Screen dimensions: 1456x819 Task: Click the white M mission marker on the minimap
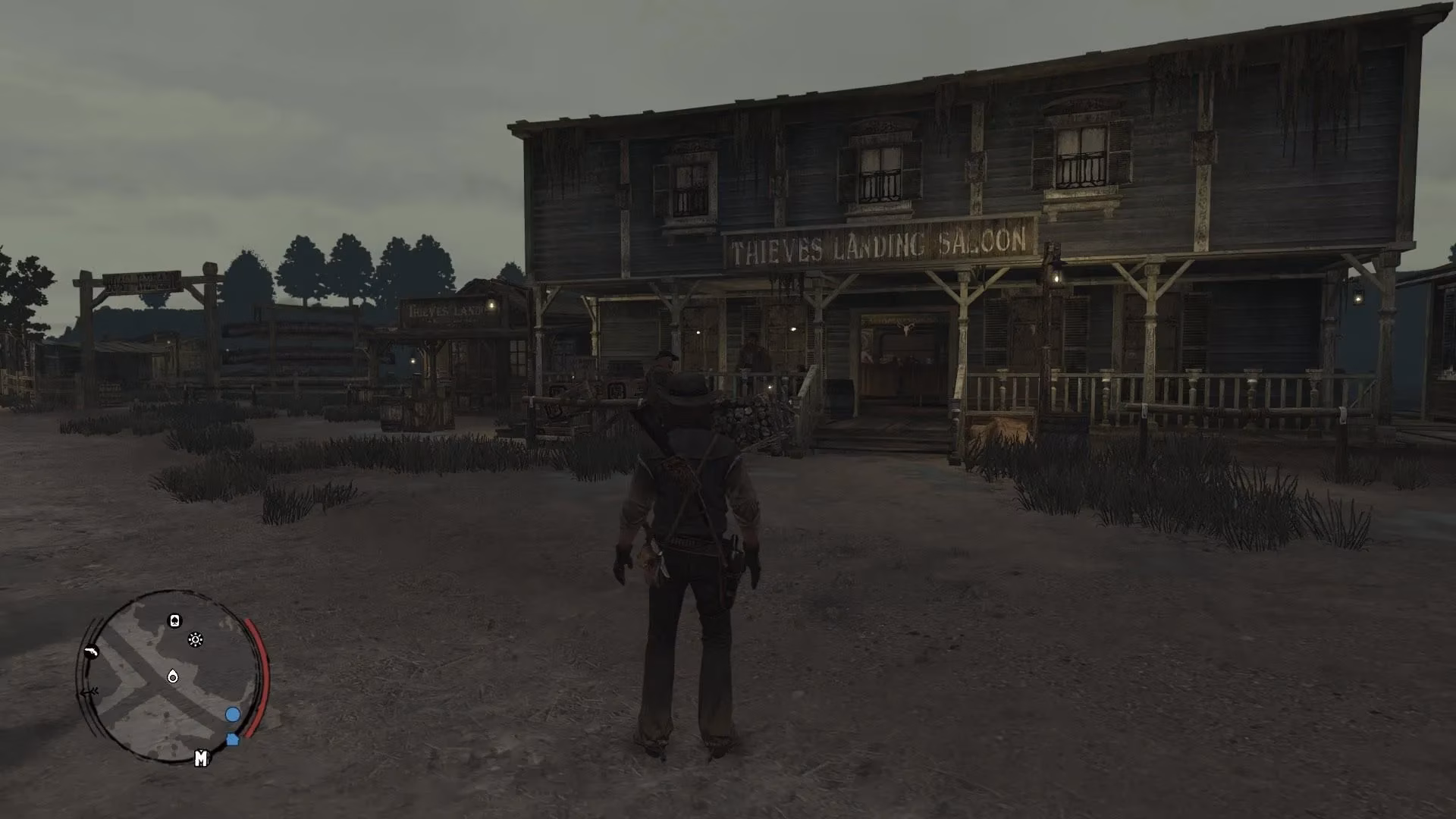[202, 758]
